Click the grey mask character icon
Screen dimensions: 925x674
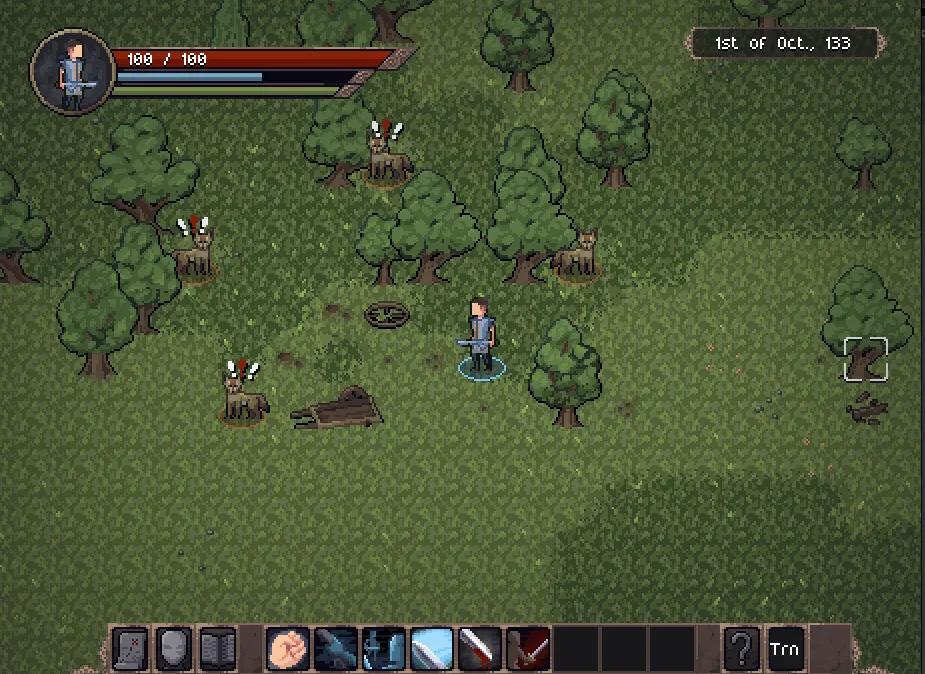point(174,649)
